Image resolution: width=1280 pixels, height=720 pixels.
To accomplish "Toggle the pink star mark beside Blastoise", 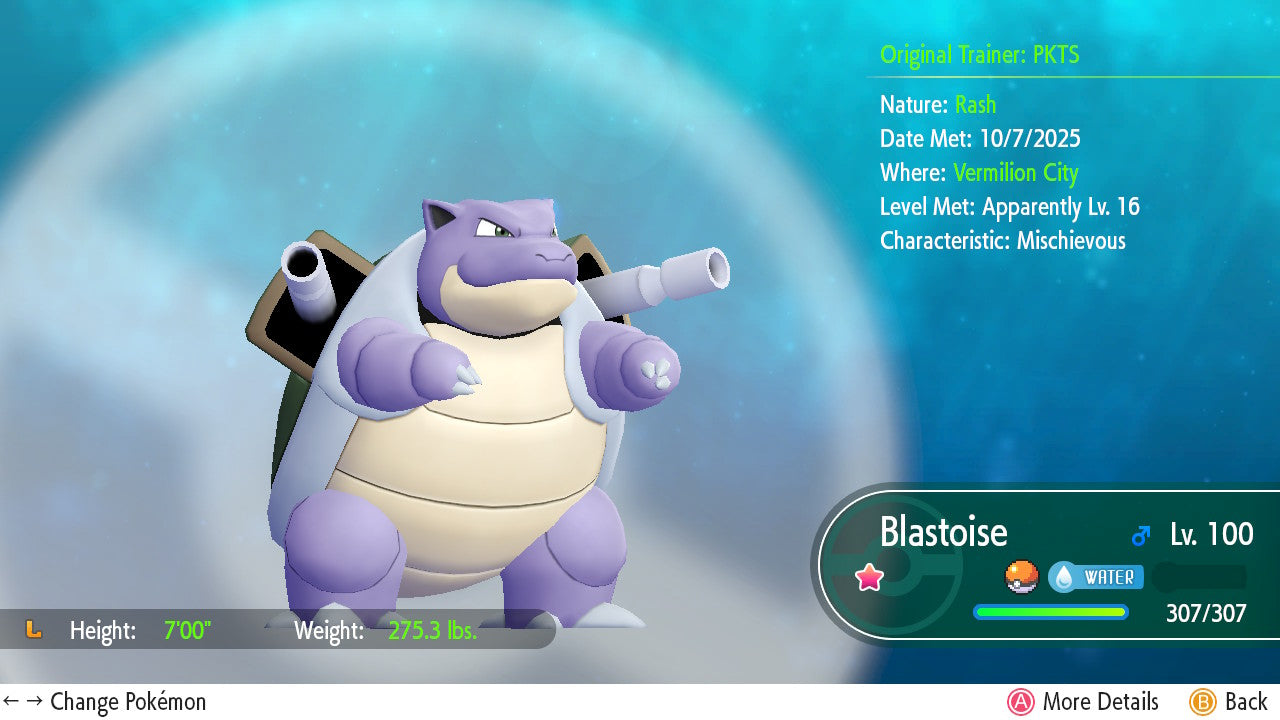I will 869,577.
